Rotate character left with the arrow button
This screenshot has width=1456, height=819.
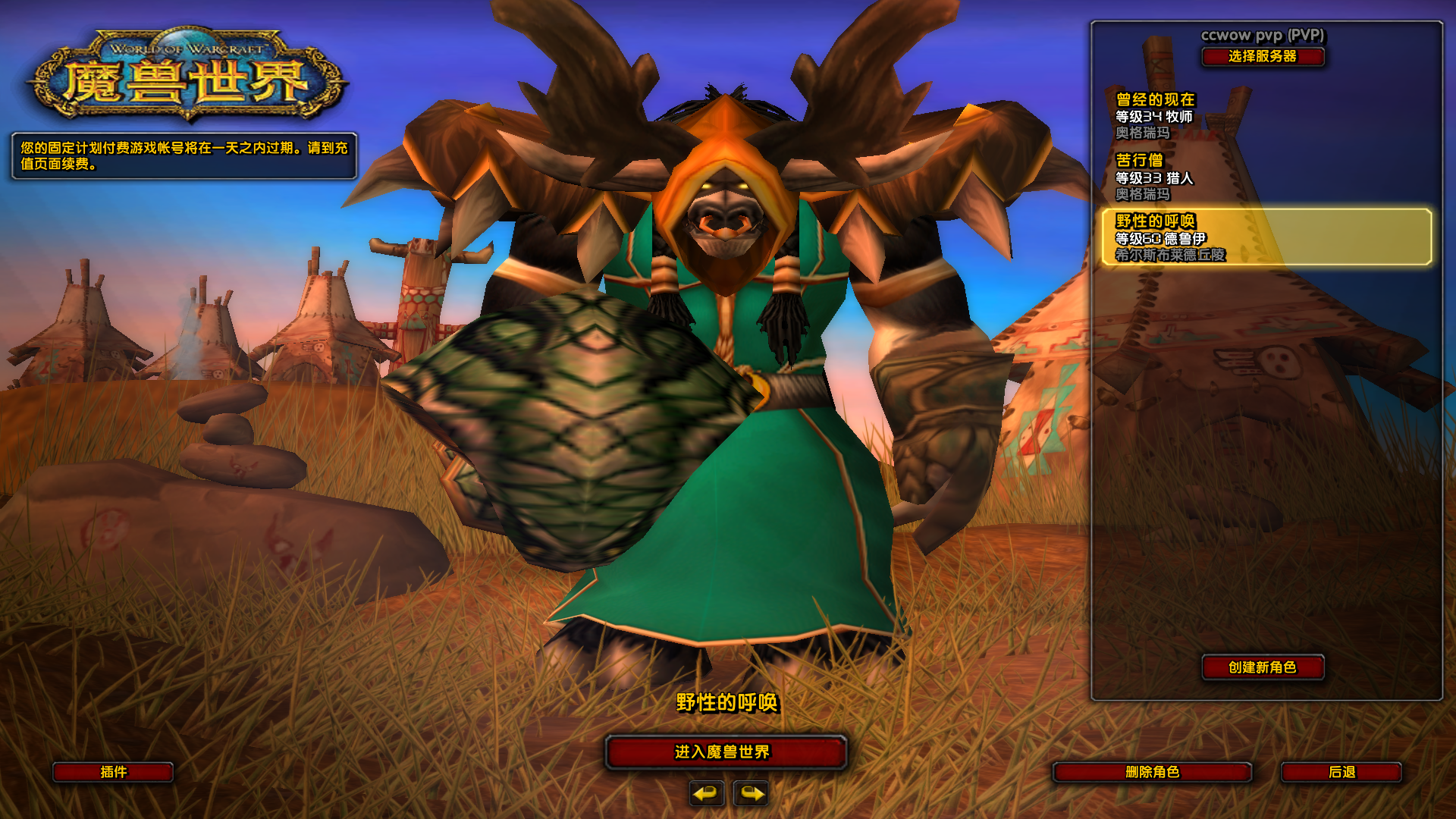pos(707,793)
